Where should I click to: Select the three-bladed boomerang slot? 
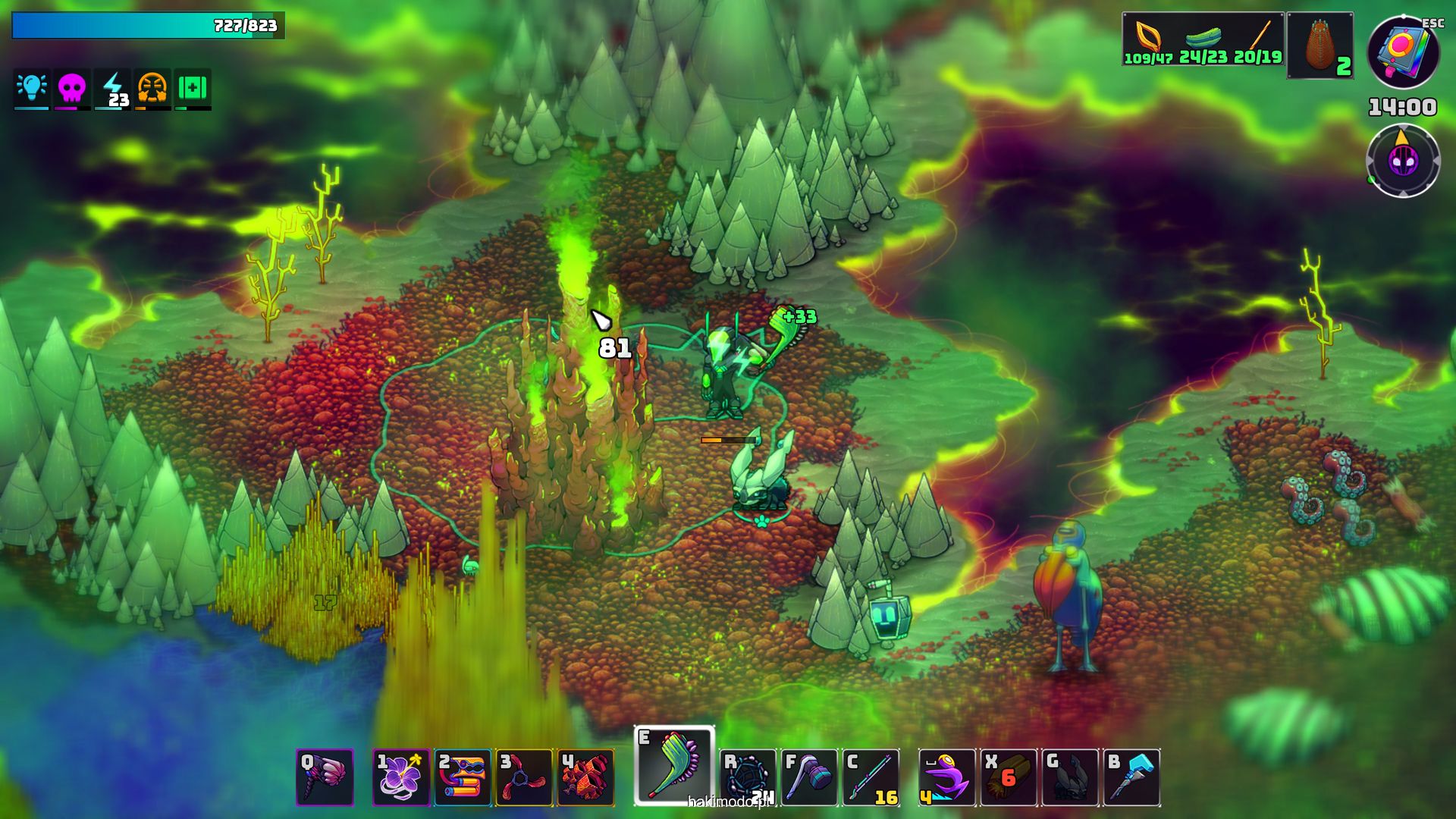524,777
